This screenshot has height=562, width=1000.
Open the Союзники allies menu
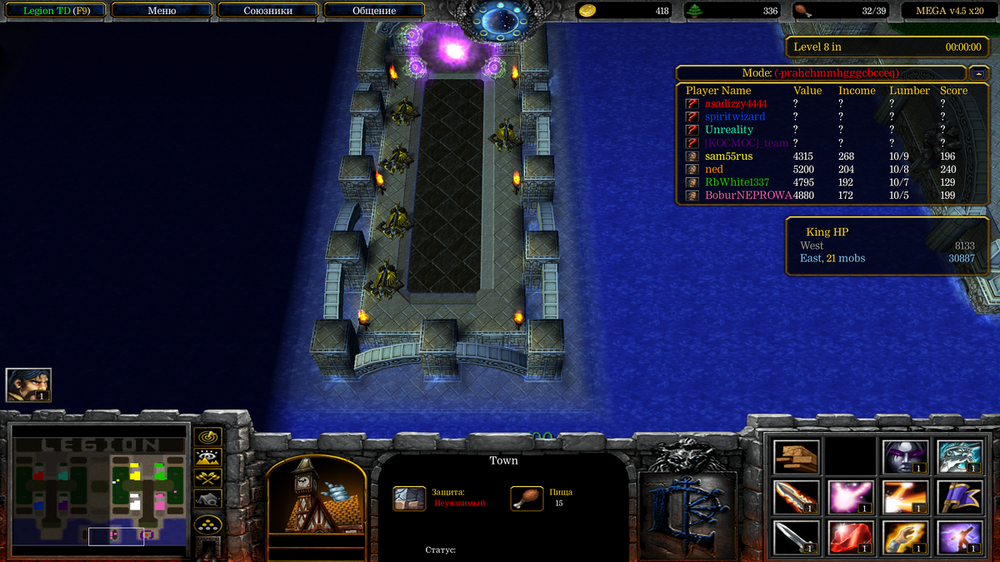(267, 11)
